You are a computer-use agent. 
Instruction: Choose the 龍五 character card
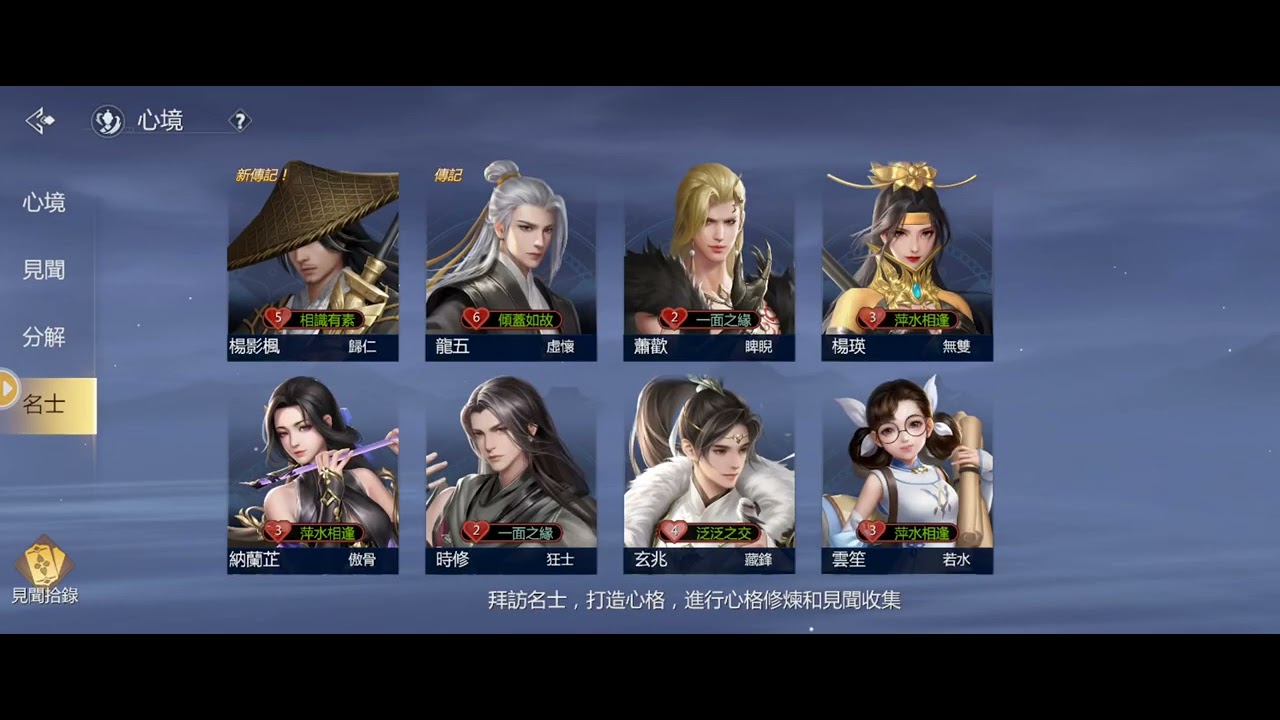[511, 262]
